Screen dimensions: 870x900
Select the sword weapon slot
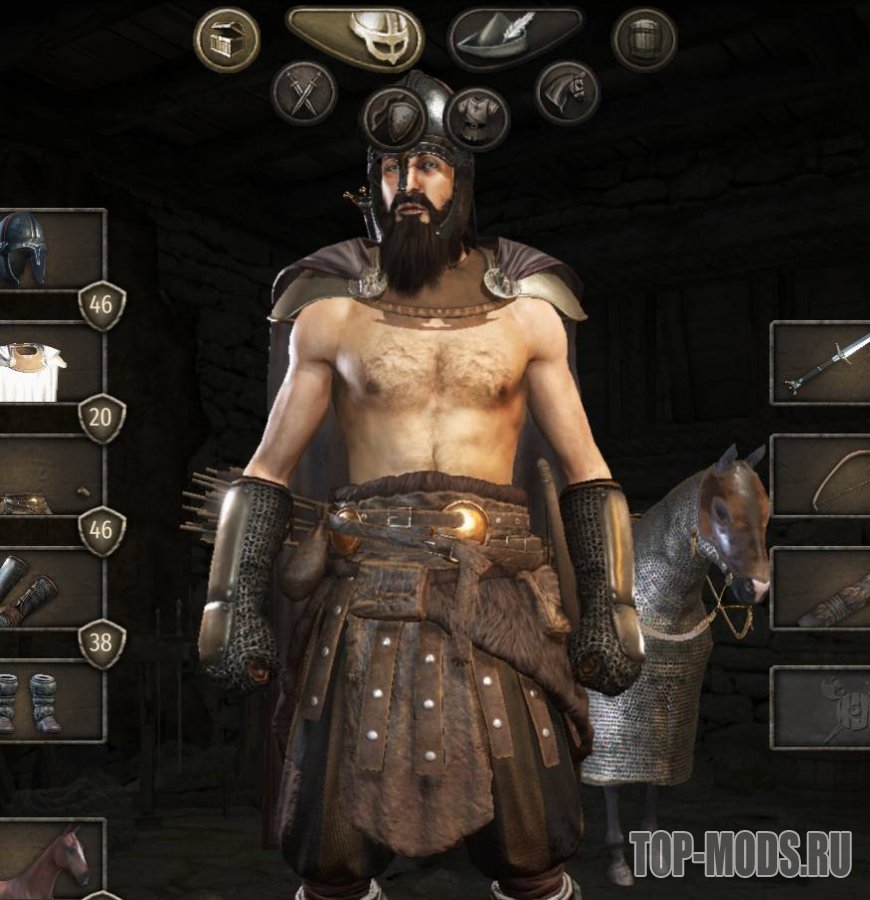click(822, 363)
